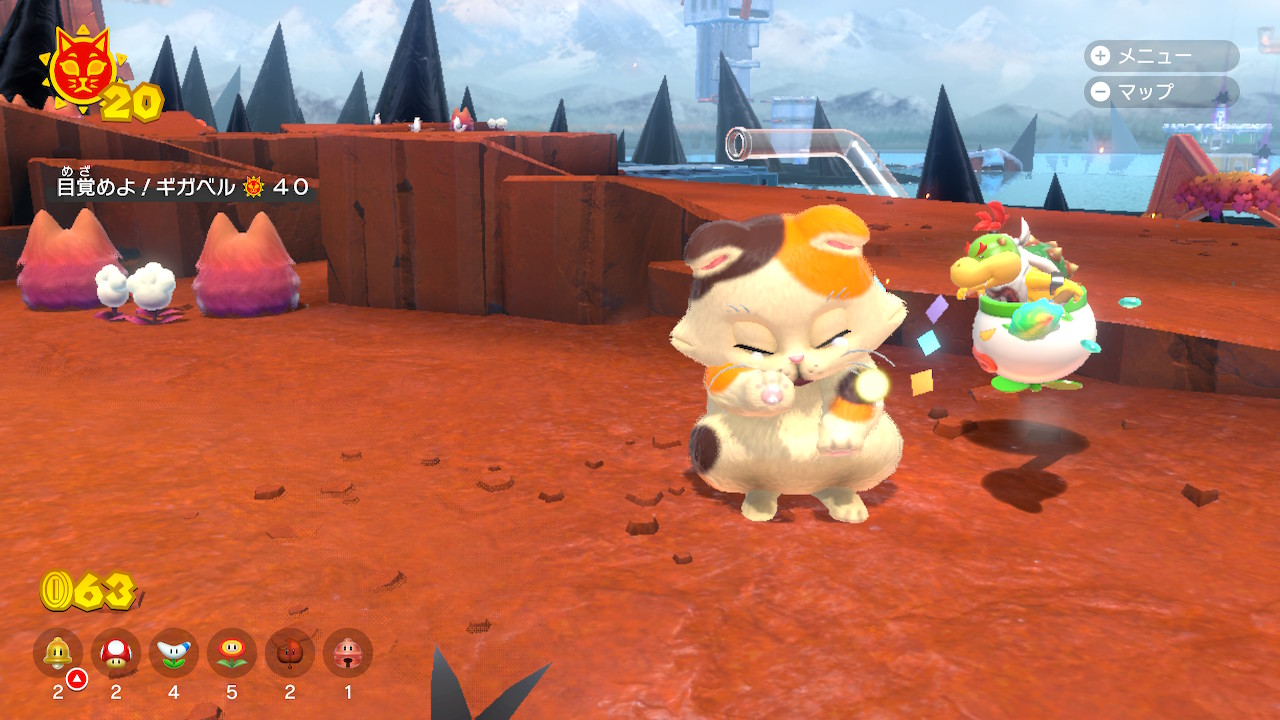Pick the Boomerang Flower from item stock
The image size is (1280, 720).
[x=174, y=654]
